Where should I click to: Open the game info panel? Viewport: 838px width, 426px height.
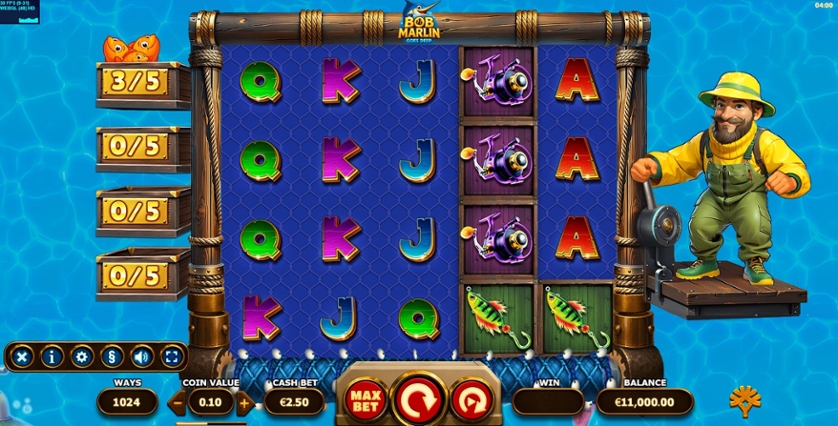click(x=51, y=355)
